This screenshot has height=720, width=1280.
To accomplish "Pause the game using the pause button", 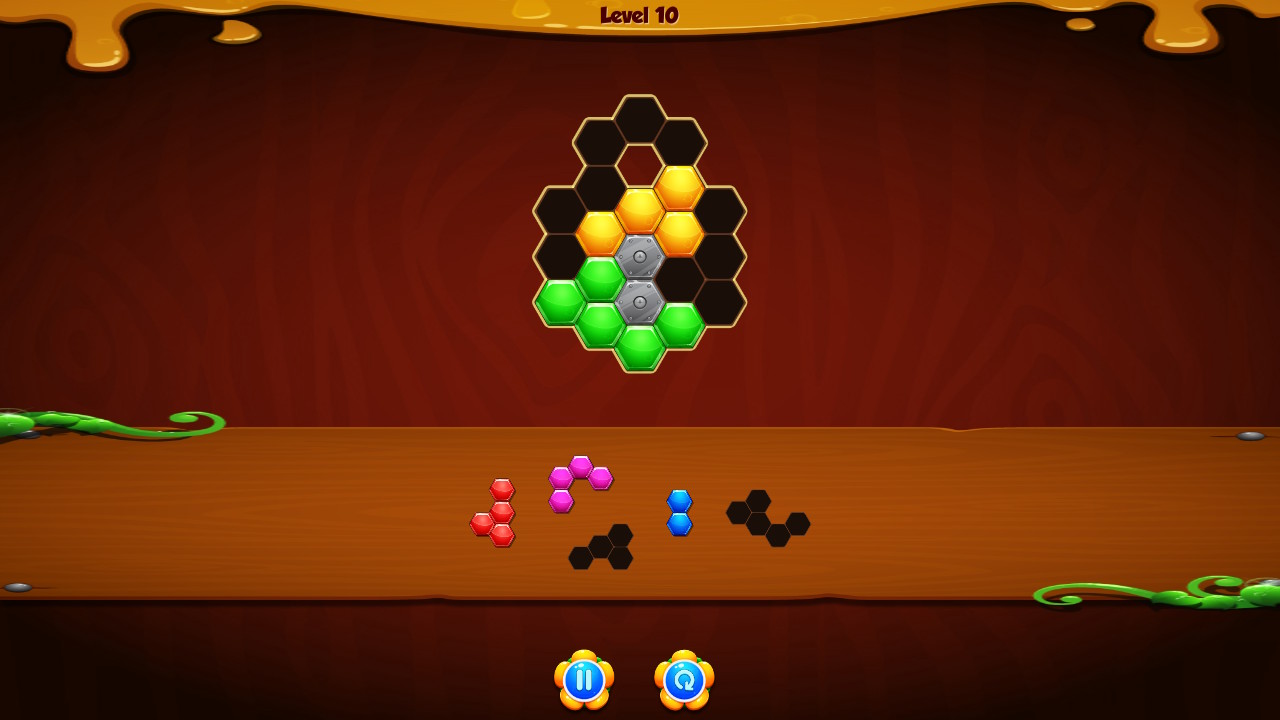I will 583,680.
